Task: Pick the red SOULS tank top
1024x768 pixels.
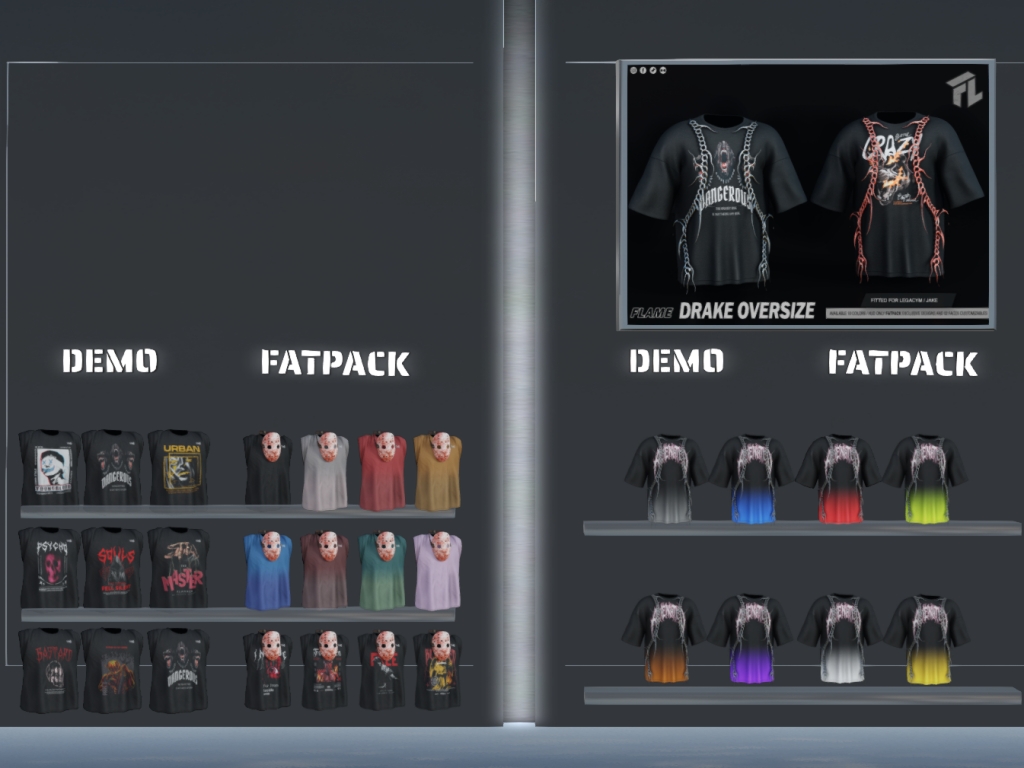Action: tap(112, 567)
